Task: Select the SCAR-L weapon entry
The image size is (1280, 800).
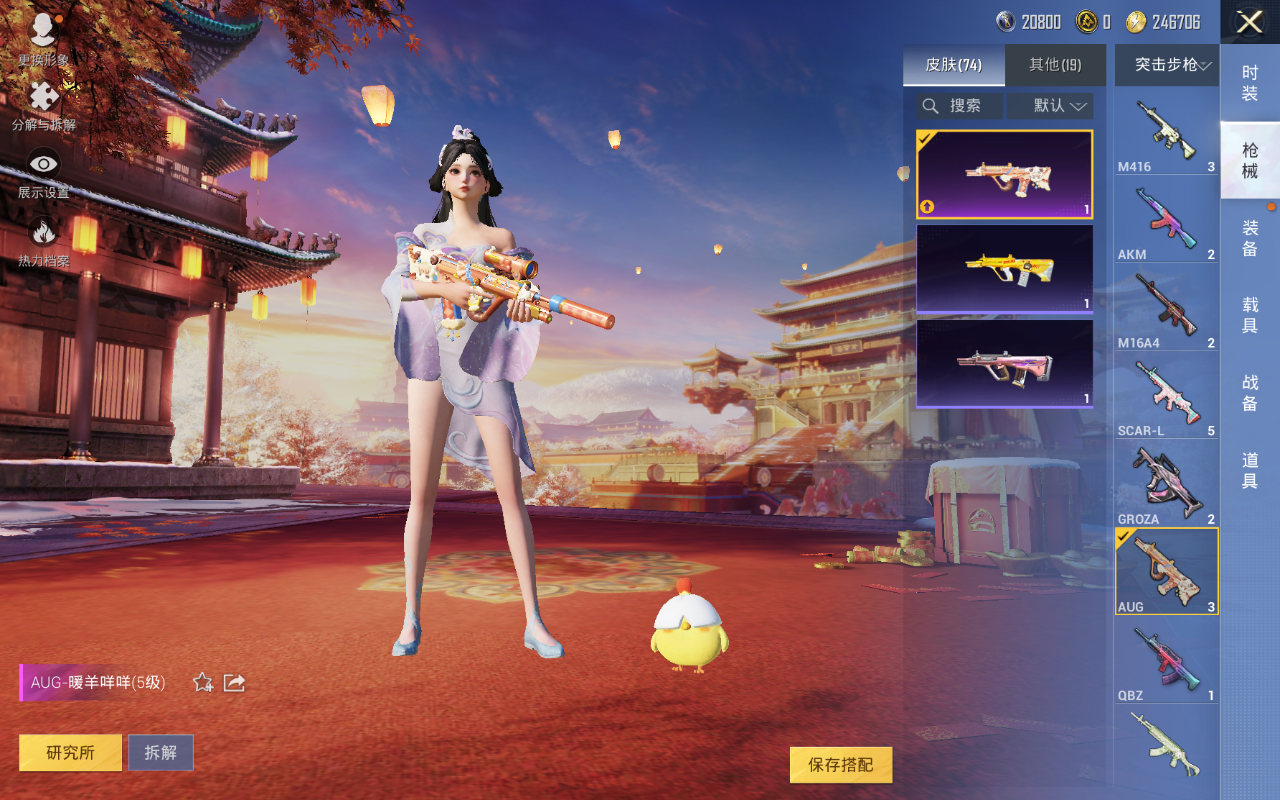Action: click(x=1166, y=396)
